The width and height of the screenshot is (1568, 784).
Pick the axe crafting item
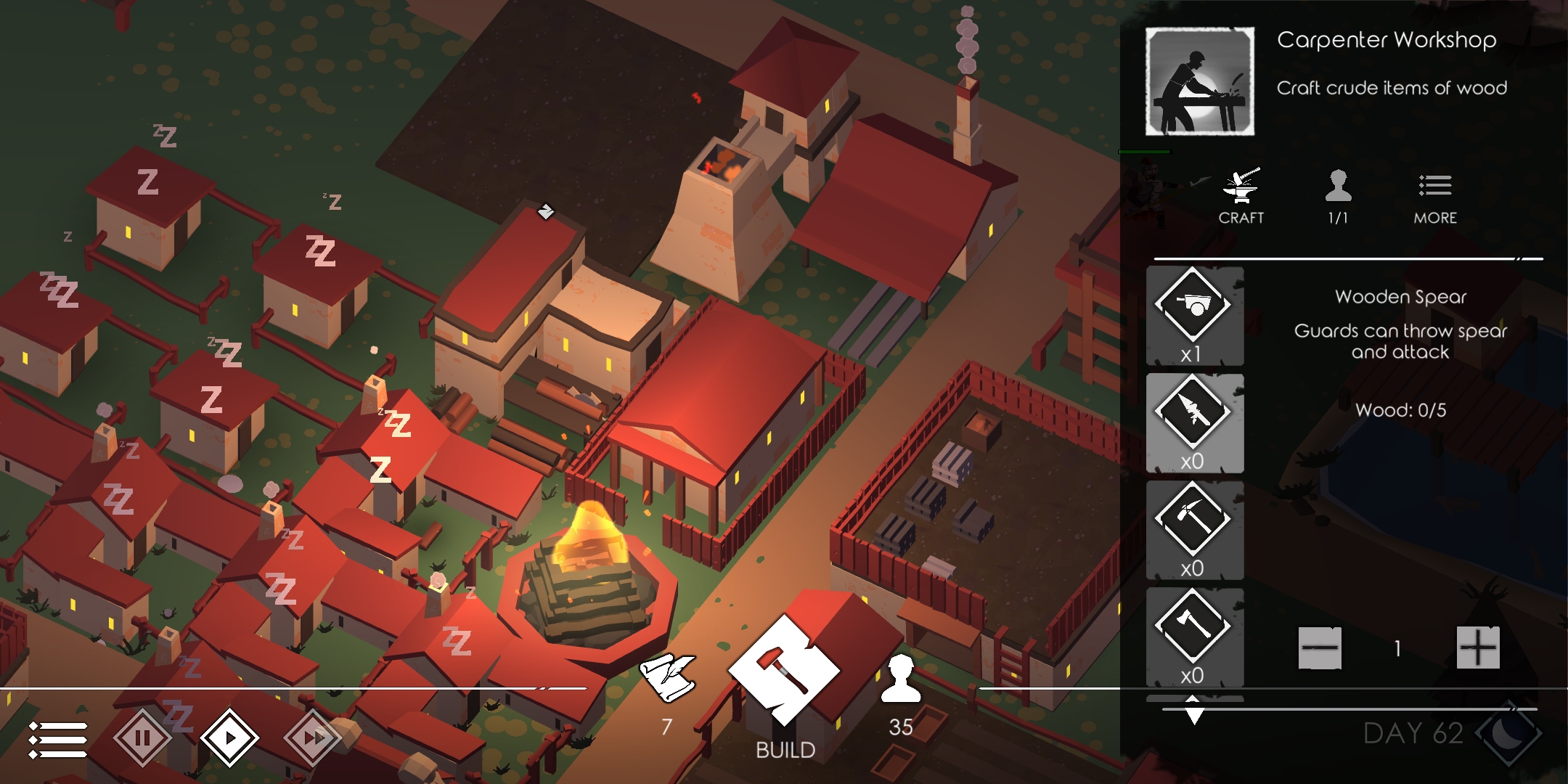[x=1194, y=636]
